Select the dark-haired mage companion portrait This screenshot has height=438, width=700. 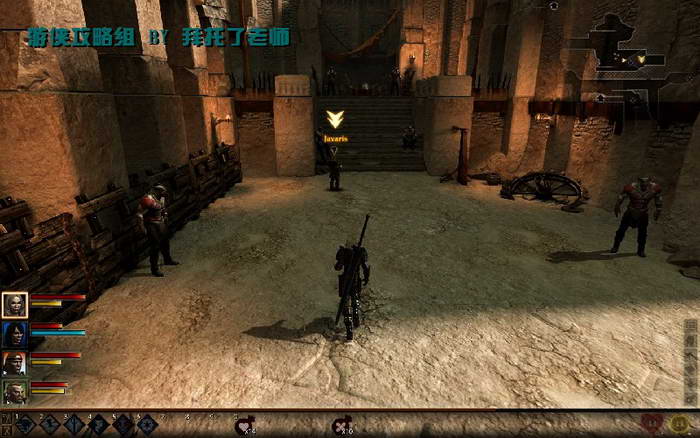(x=15, y=334)
